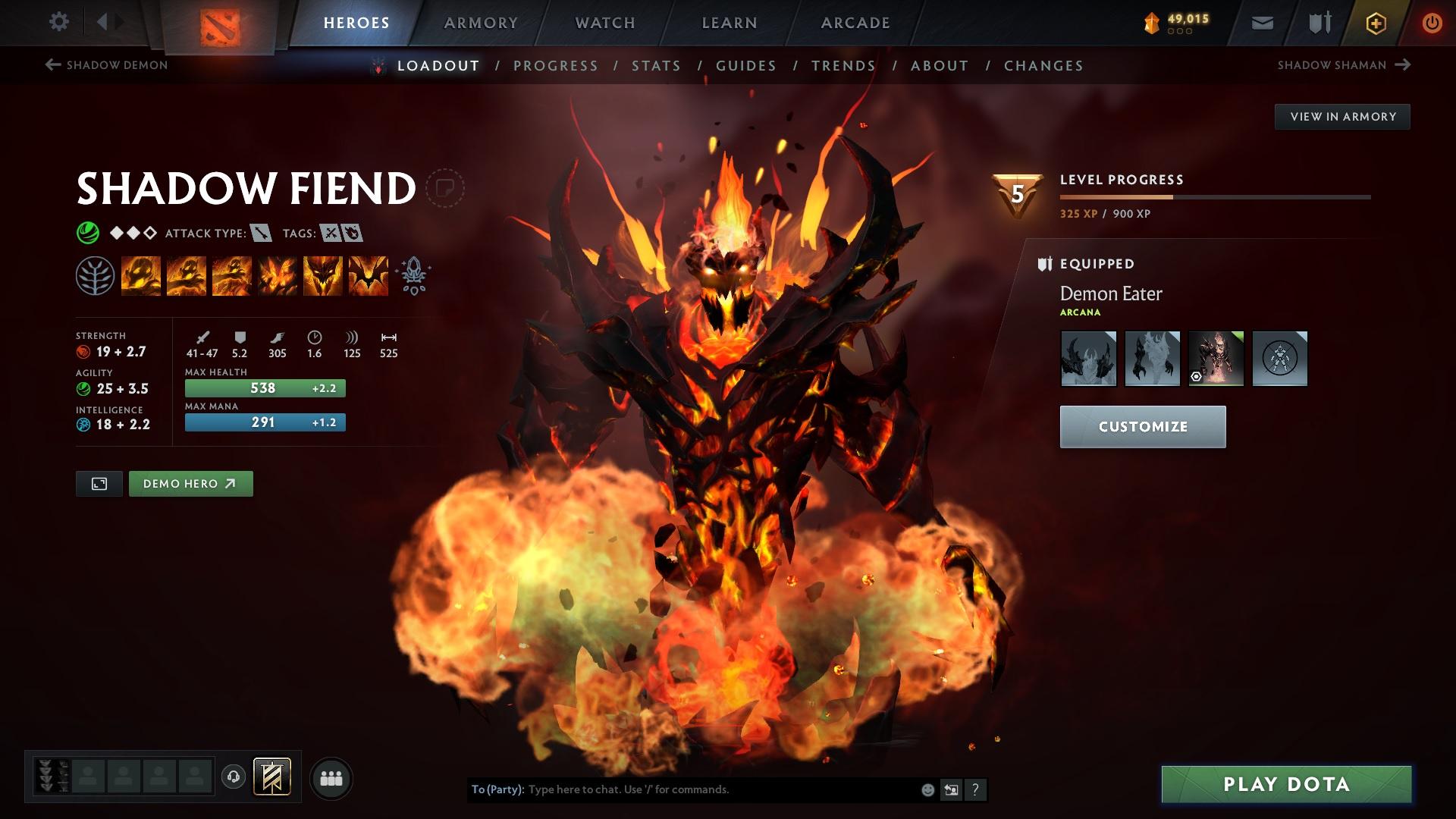Switch to the Stats tab

tap(655, 66)
